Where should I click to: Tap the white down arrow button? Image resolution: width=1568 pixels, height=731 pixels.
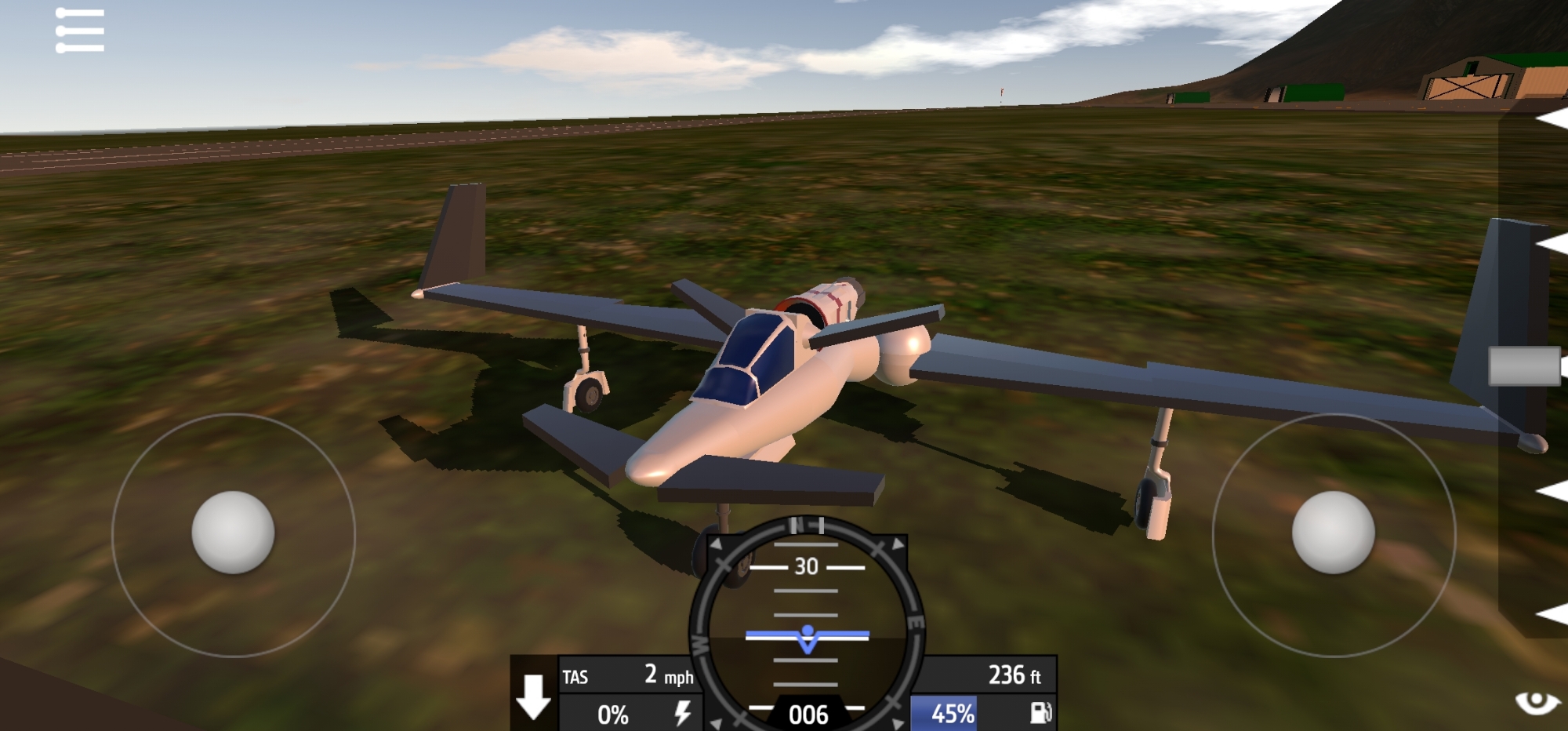coord(534,696)
